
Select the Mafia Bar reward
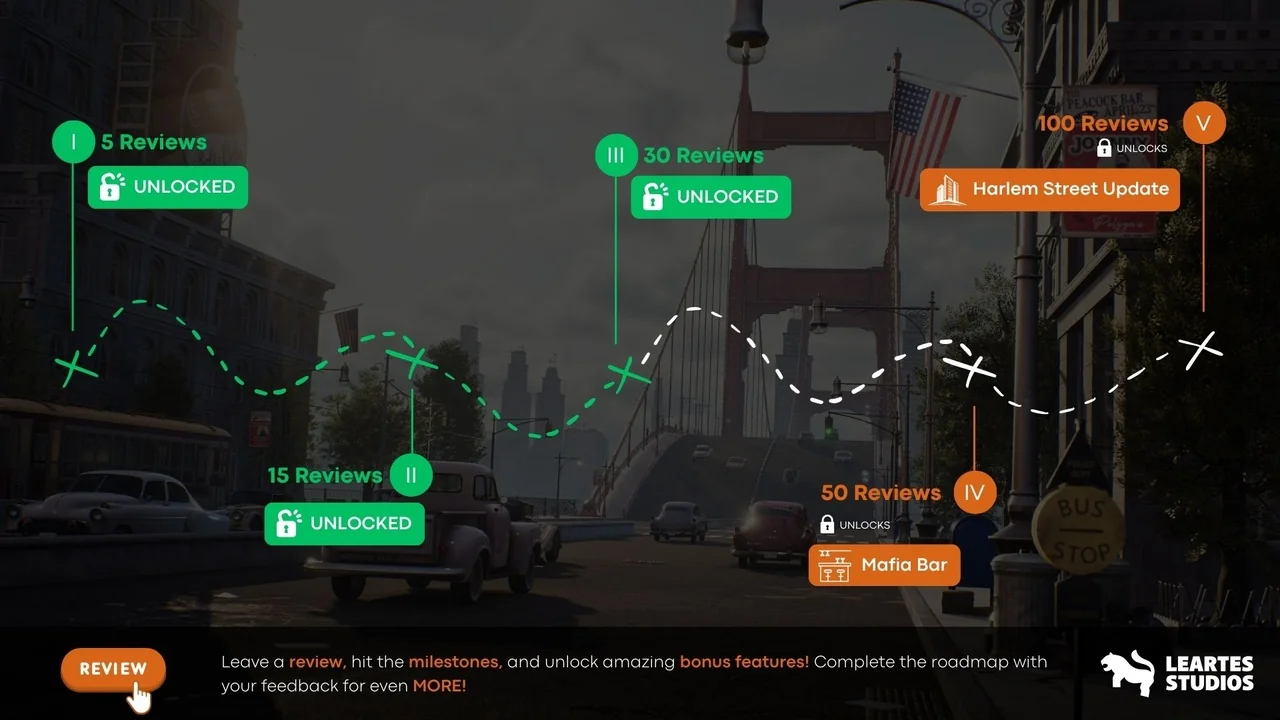pyautogui.click(x=884, y=565)
